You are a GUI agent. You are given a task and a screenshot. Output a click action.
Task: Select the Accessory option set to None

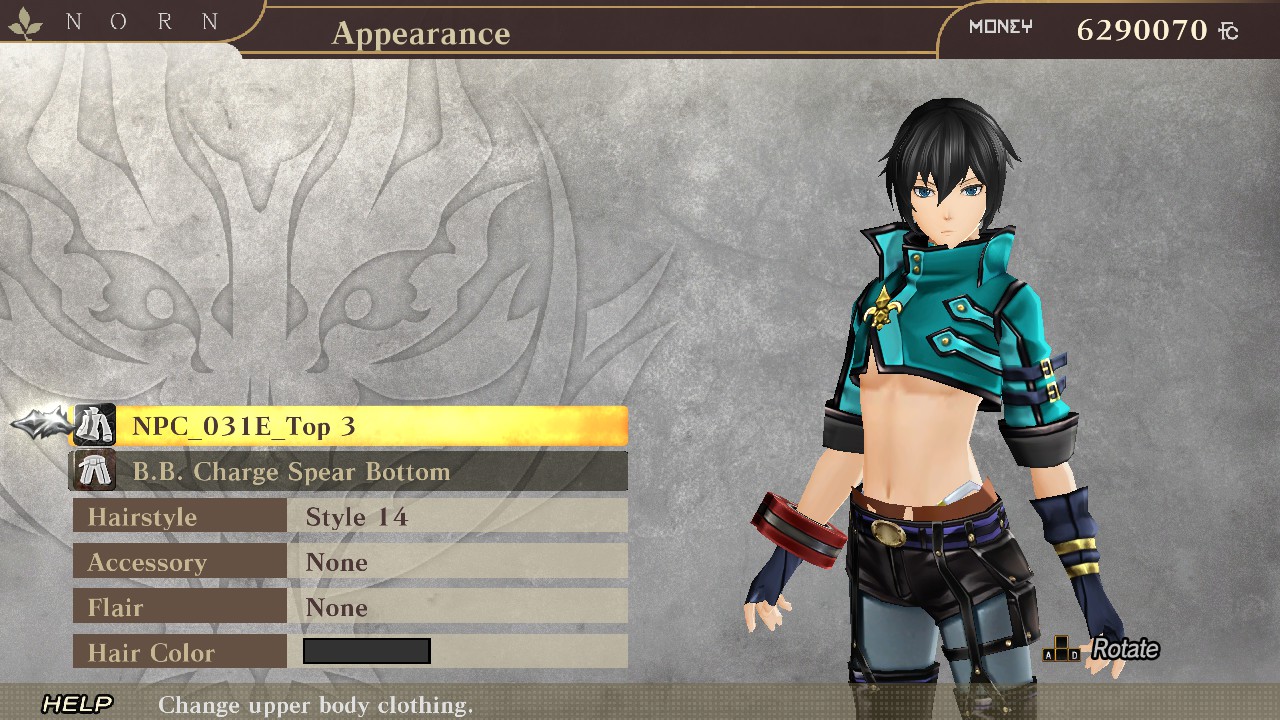(x=350, y=562)
